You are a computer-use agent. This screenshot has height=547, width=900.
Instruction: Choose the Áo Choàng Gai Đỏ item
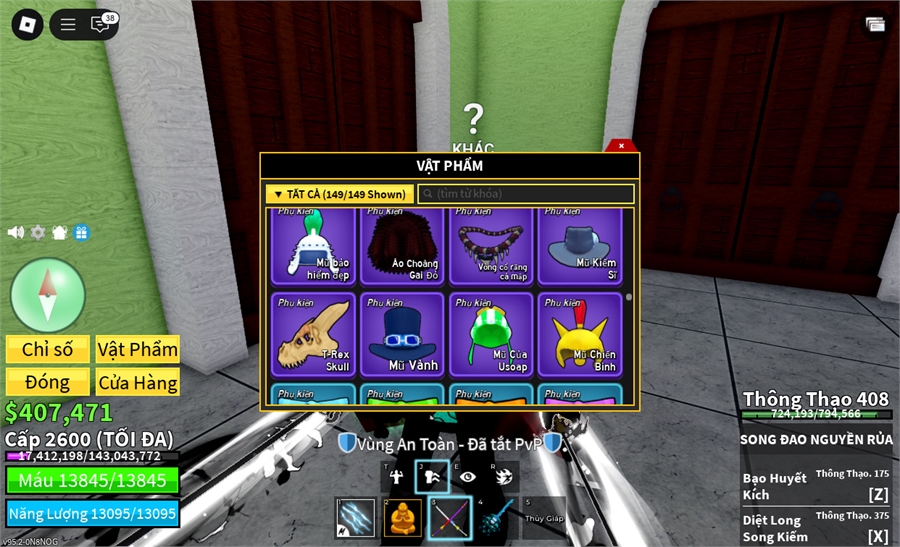(x=402, y=246)
